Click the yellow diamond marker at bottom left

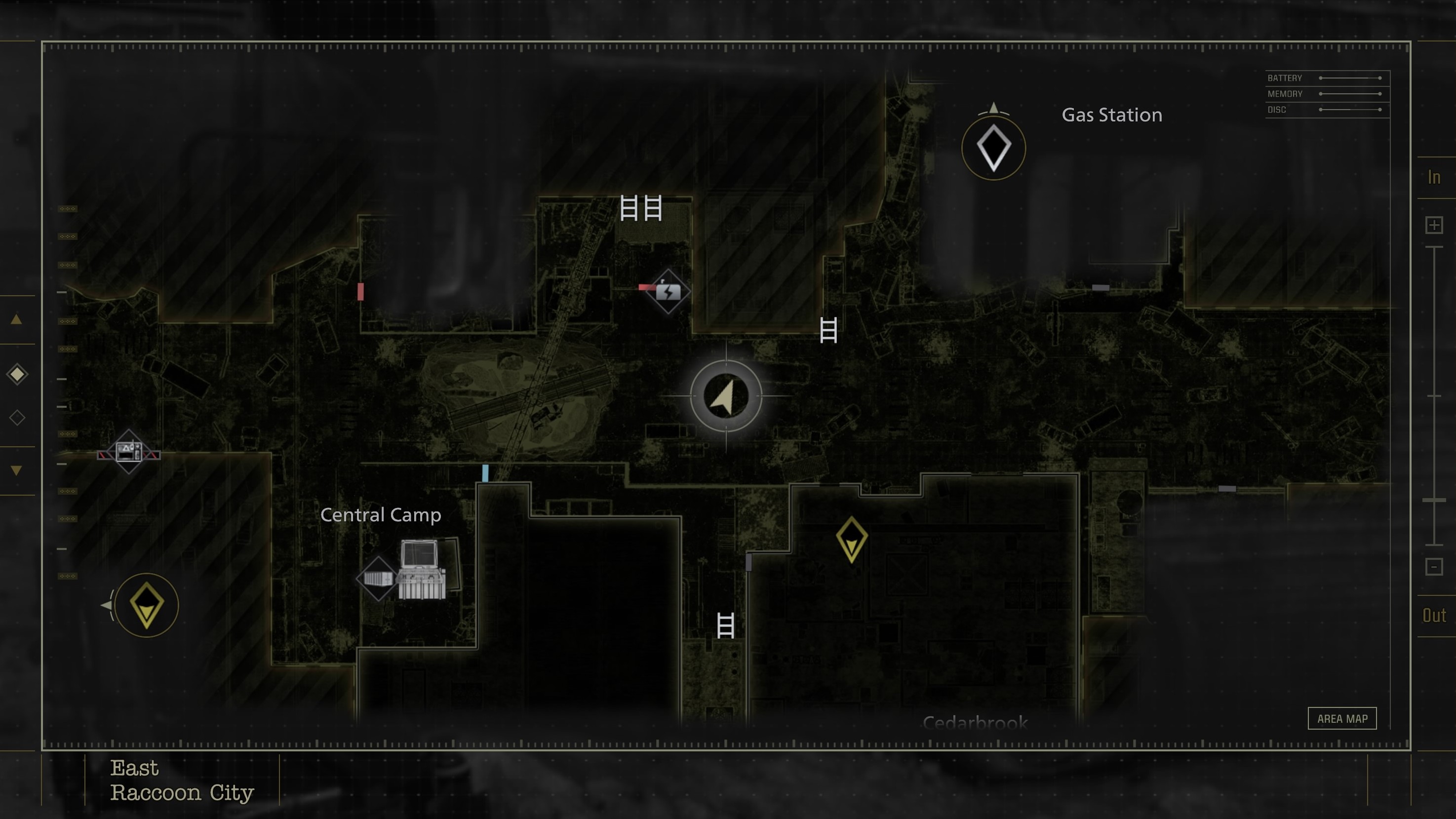pyautogui.click(x=147, y=605)
